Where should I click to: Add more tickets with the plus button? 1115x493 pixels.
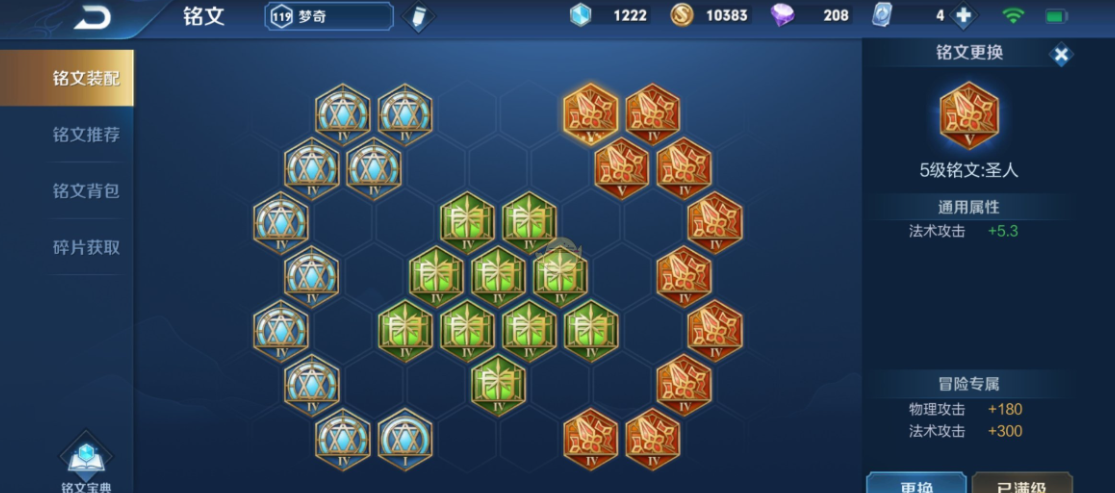tap(964, 16)
